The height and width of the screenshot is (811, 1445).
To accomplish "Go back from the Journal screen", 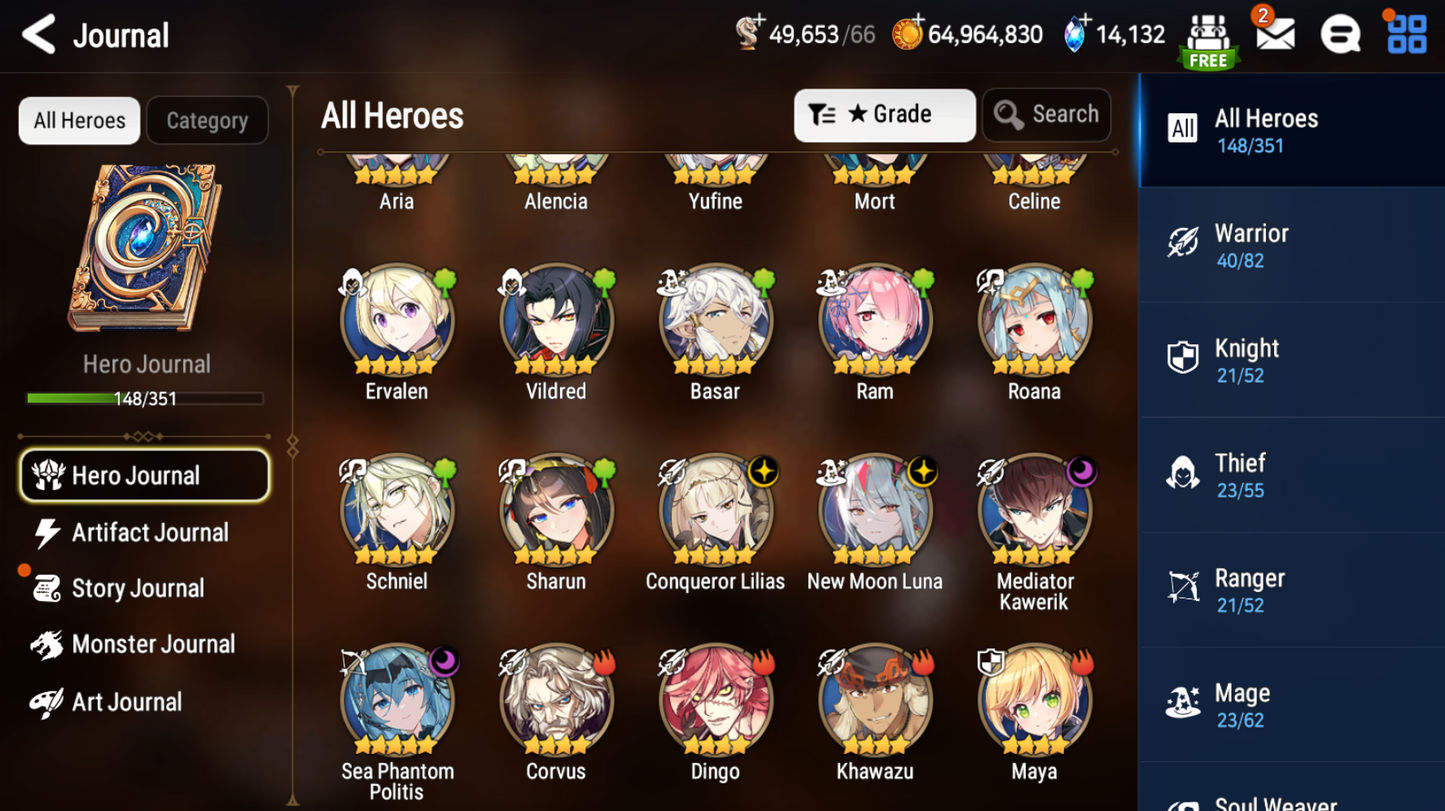I will 39,35.
